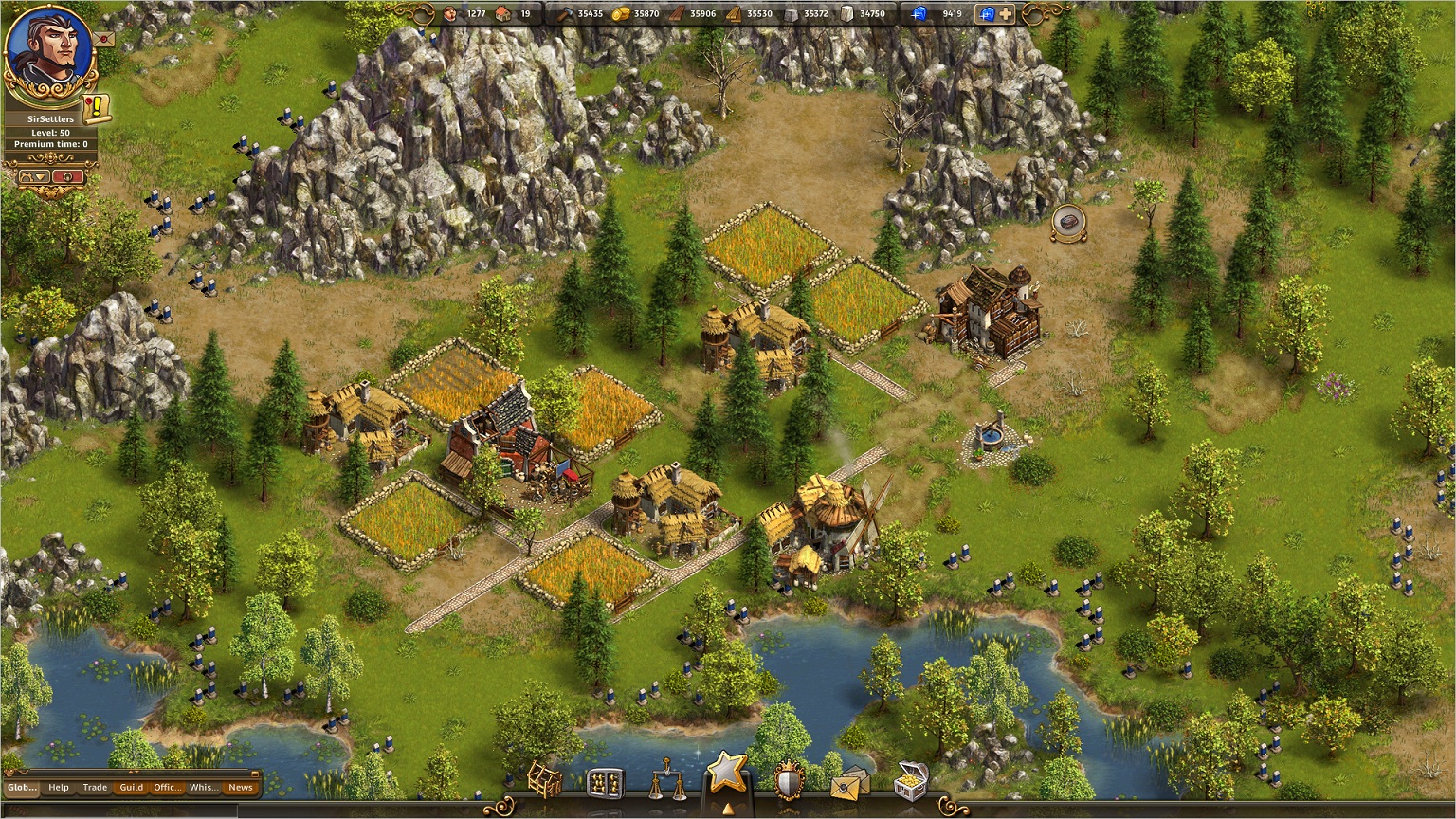The height and width of the screenshot is (819, 1456).
Task: Click the red button under the avatar
Action: [68, 176]
